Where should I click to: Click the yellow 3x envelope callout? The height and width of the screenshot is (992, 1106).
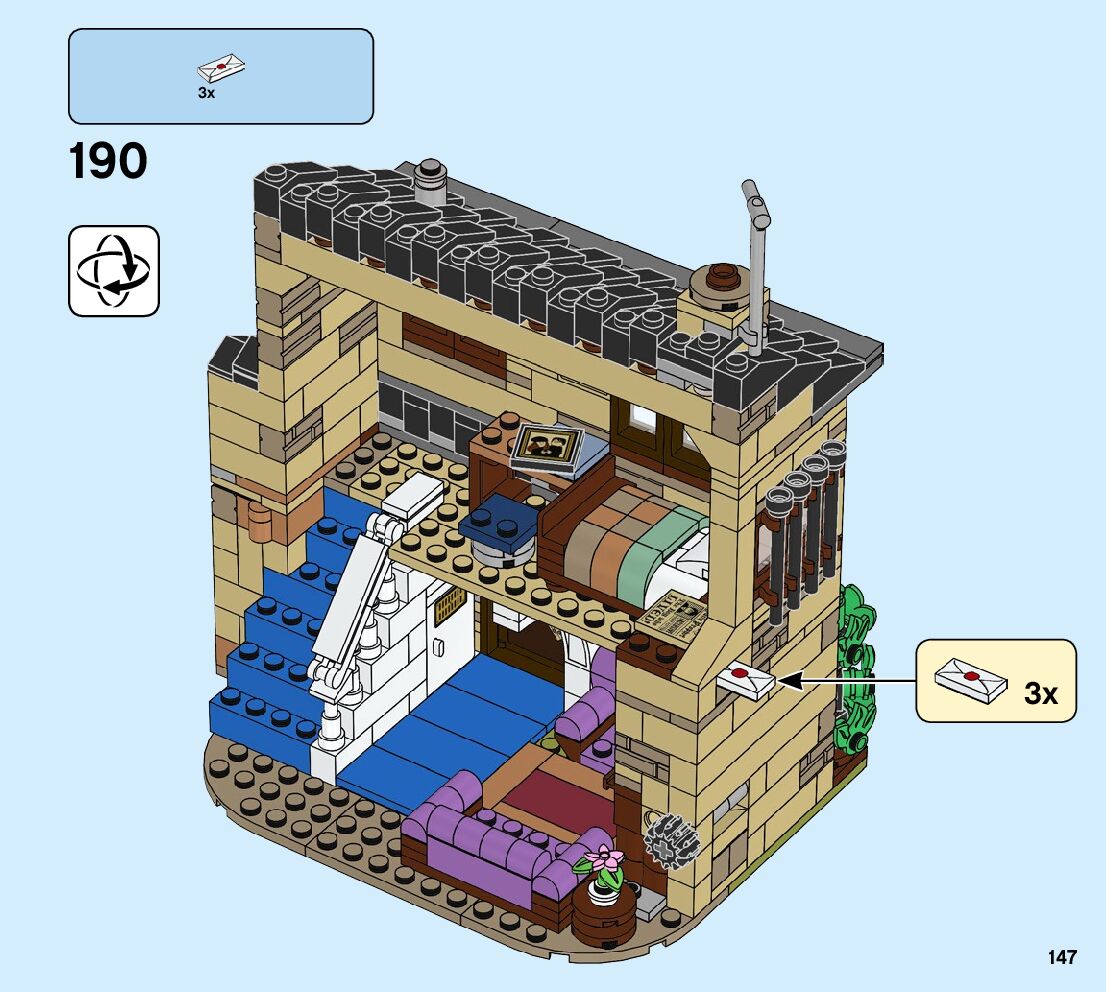click(x=995, y=681)
